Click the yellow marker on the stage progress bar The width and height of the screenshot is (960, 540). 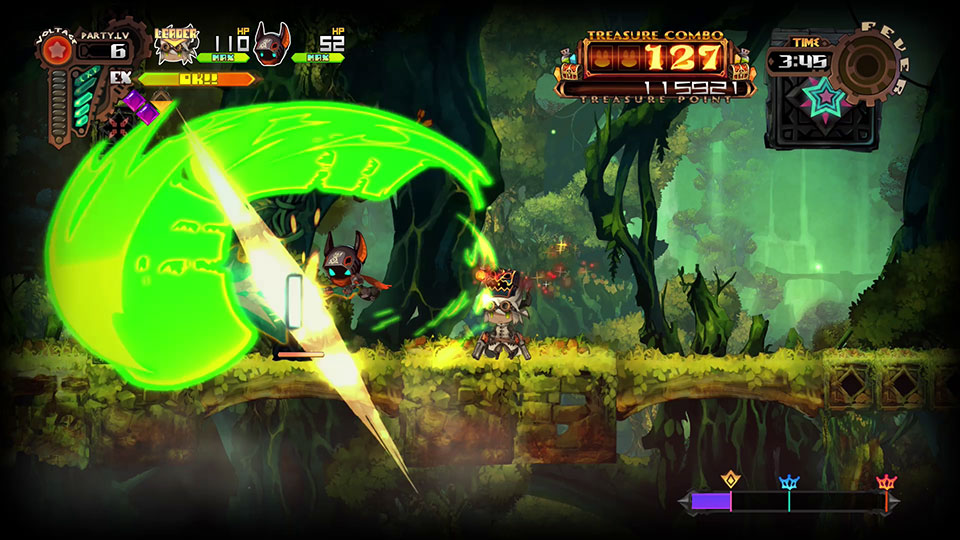(x=730, y=481)
